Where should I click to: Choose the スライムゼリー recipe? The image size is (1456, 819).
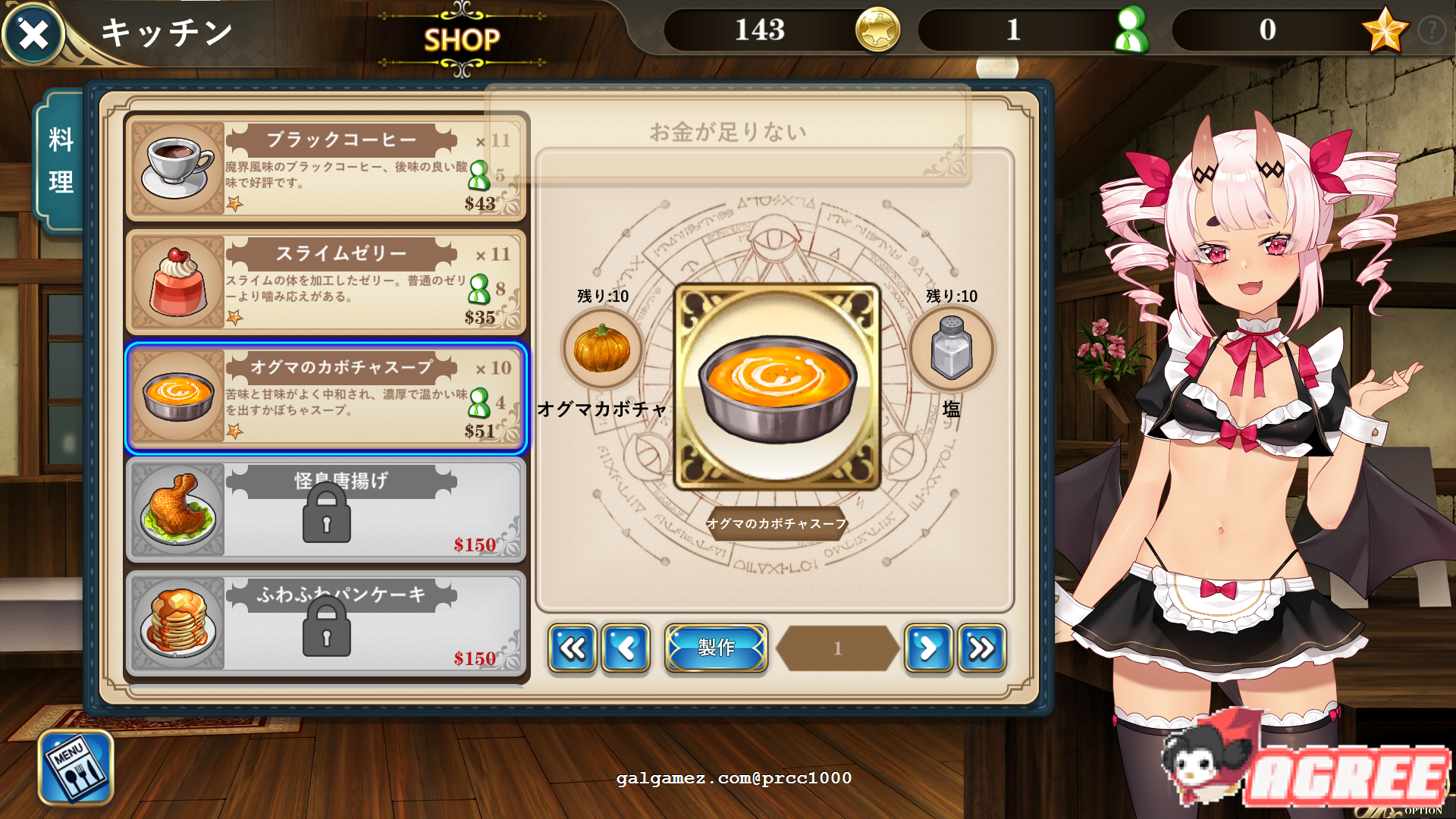pyautogui.click(x=326, y=281)
